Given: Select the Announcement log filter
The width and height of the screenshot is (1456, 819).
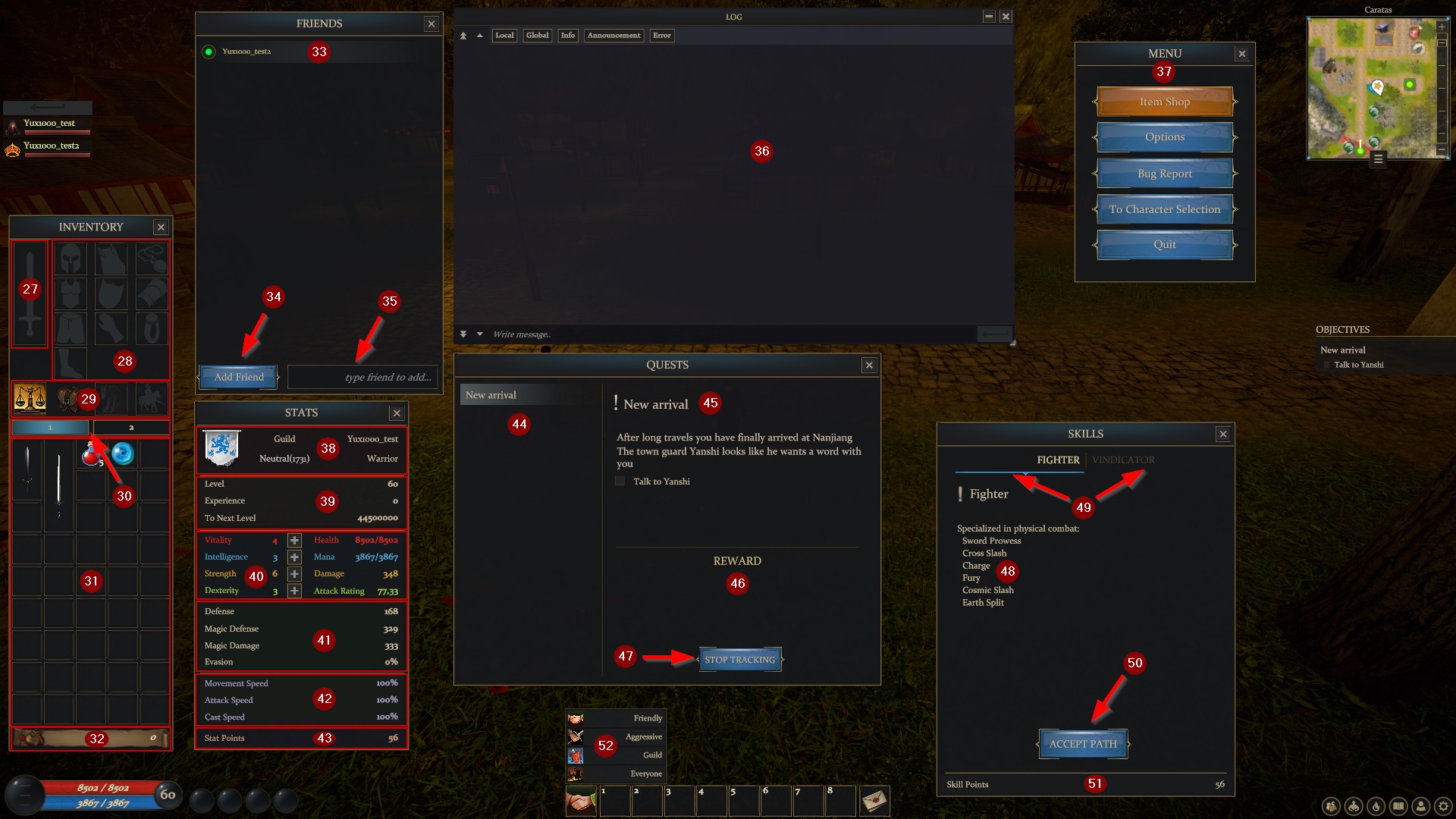Looking at the screenshot, I should [x=613, y=36].
